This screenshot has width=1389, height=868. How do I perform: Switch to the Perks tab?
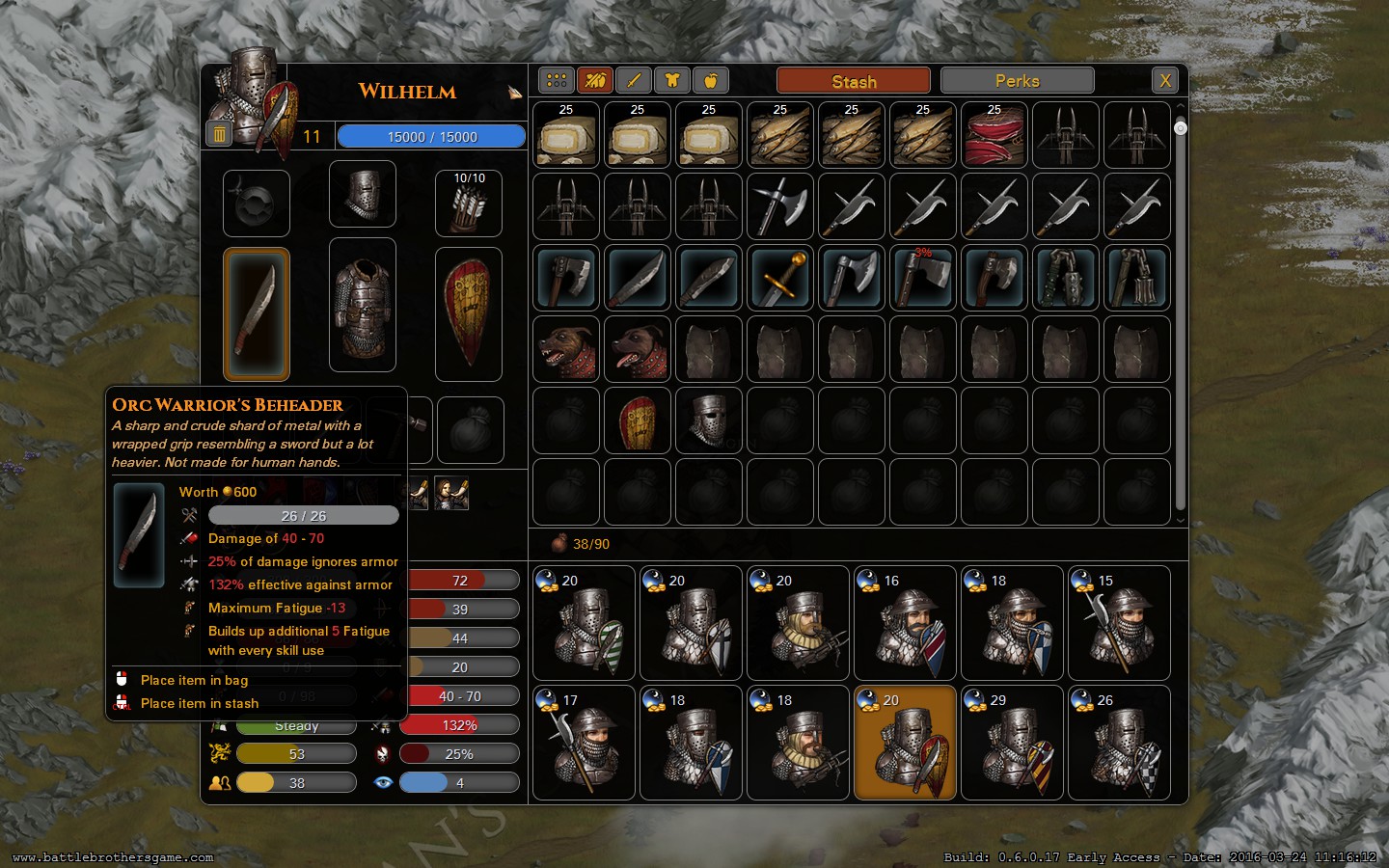click(1017, 81)
